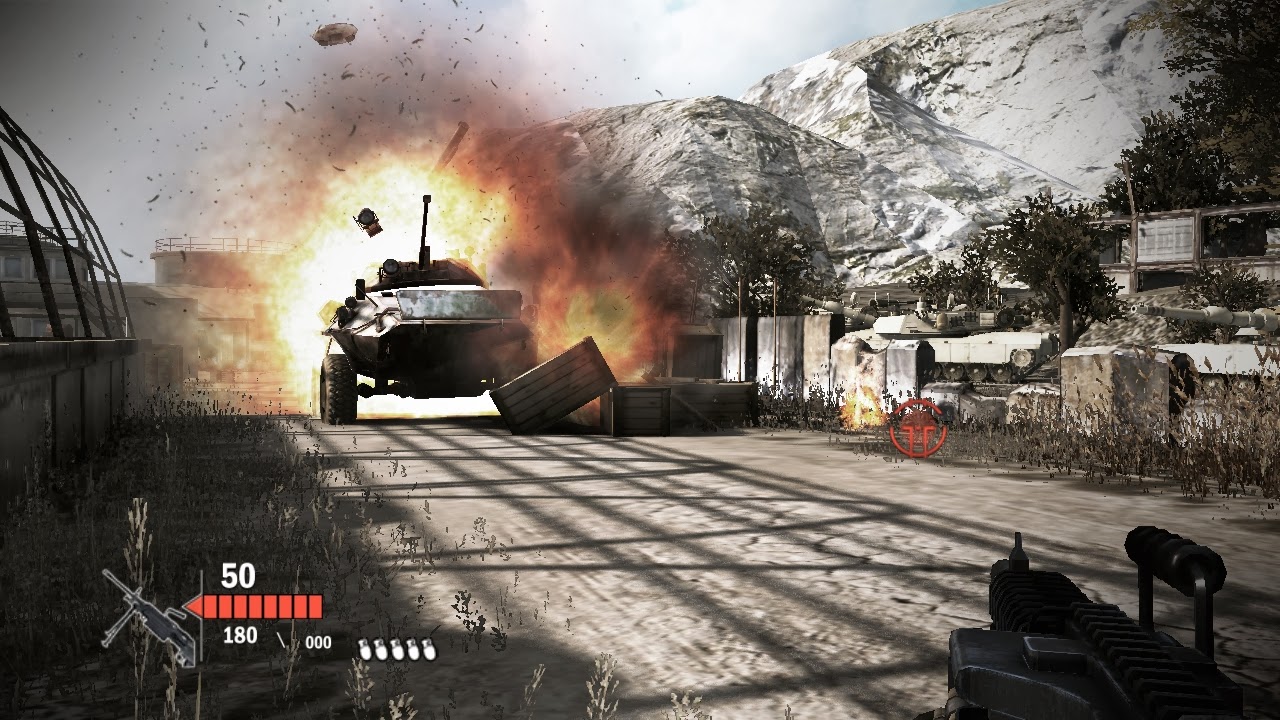
Task: Click the 000 secondary ammo counter
Action: [x=318, y=642]
